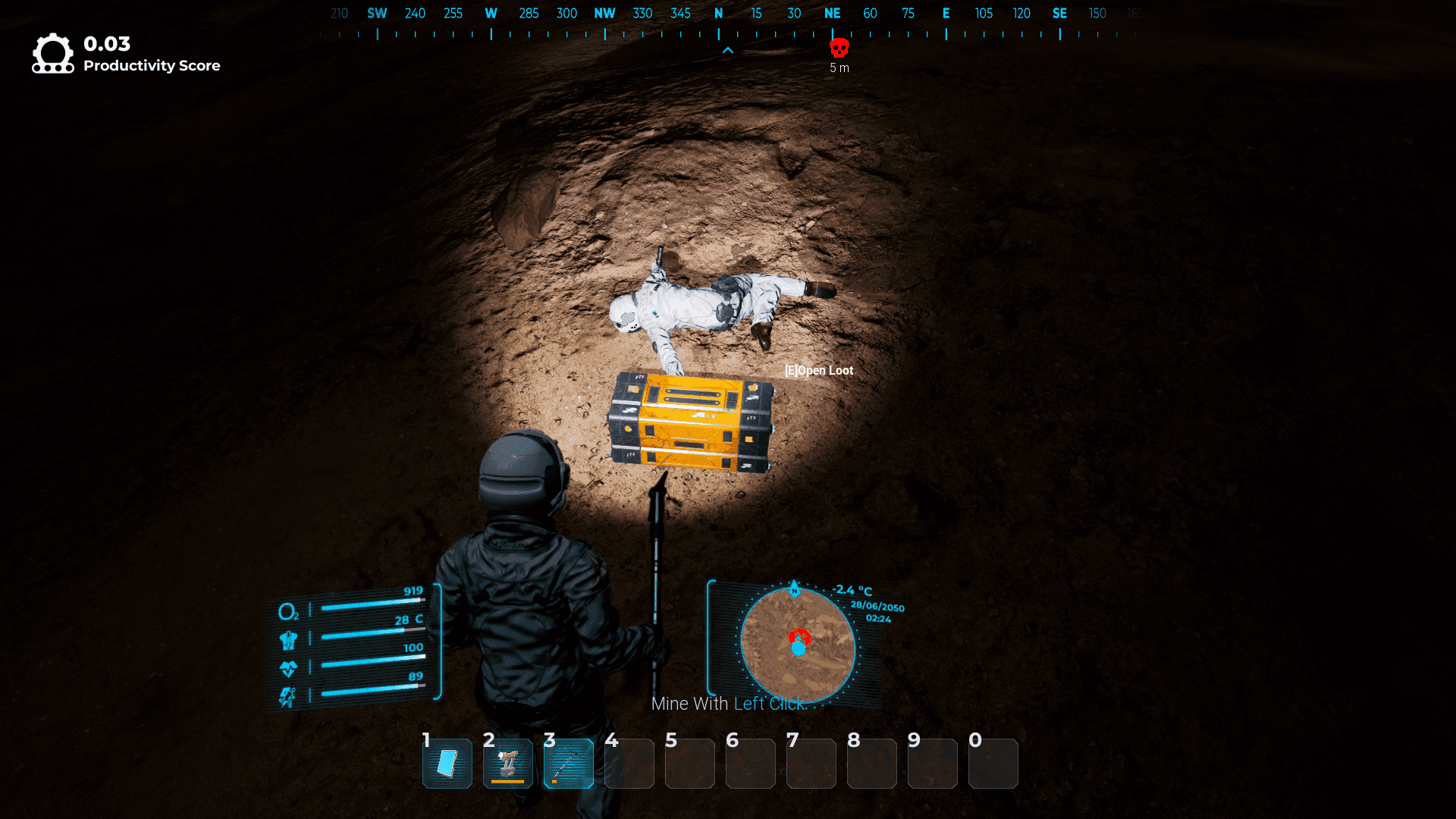
Task: Click the Productivity Score gear icon
Action: coord(52,54)
